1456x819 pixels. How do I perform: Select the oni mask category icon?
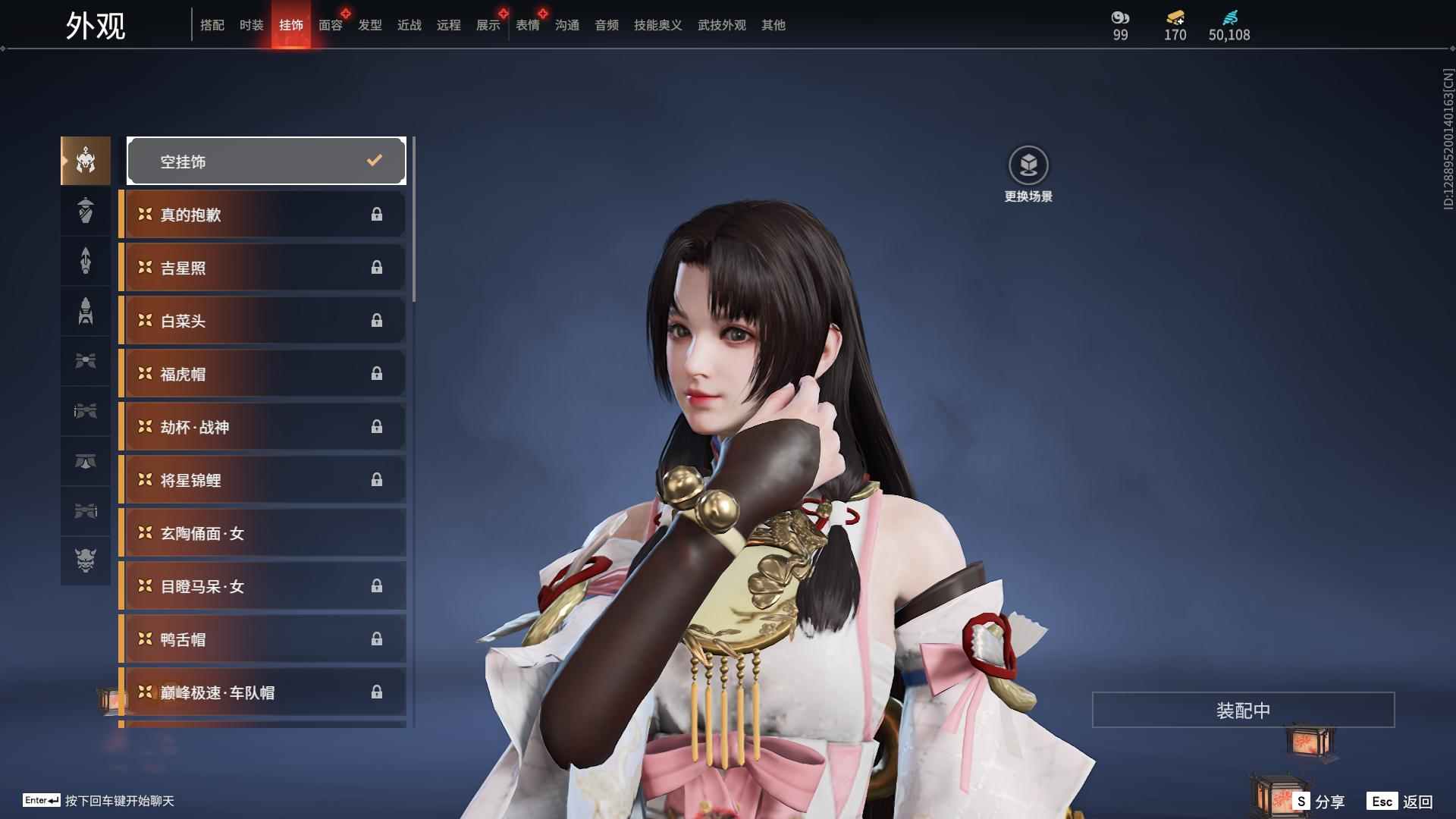pos(86,560)
